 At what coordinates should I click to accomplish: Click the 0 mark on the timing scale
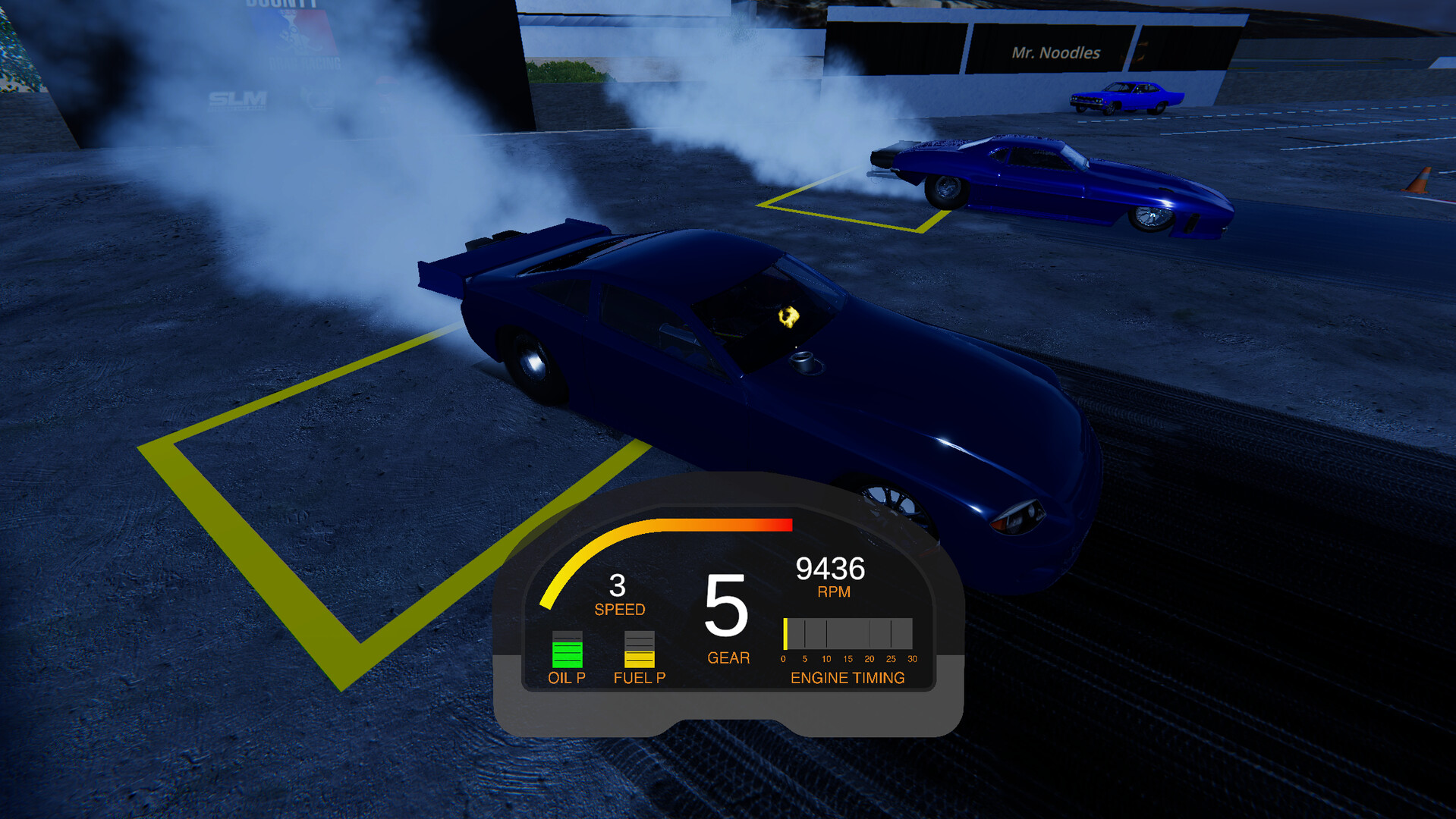(785, 659)
